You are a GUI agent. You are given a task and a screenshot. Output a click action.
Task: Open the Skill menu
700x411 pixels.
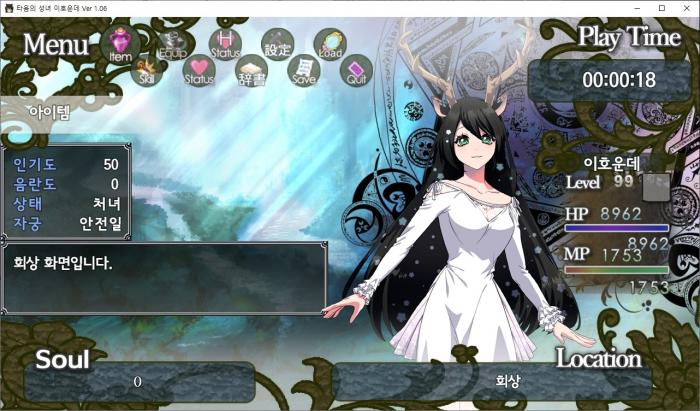point(146,73)
